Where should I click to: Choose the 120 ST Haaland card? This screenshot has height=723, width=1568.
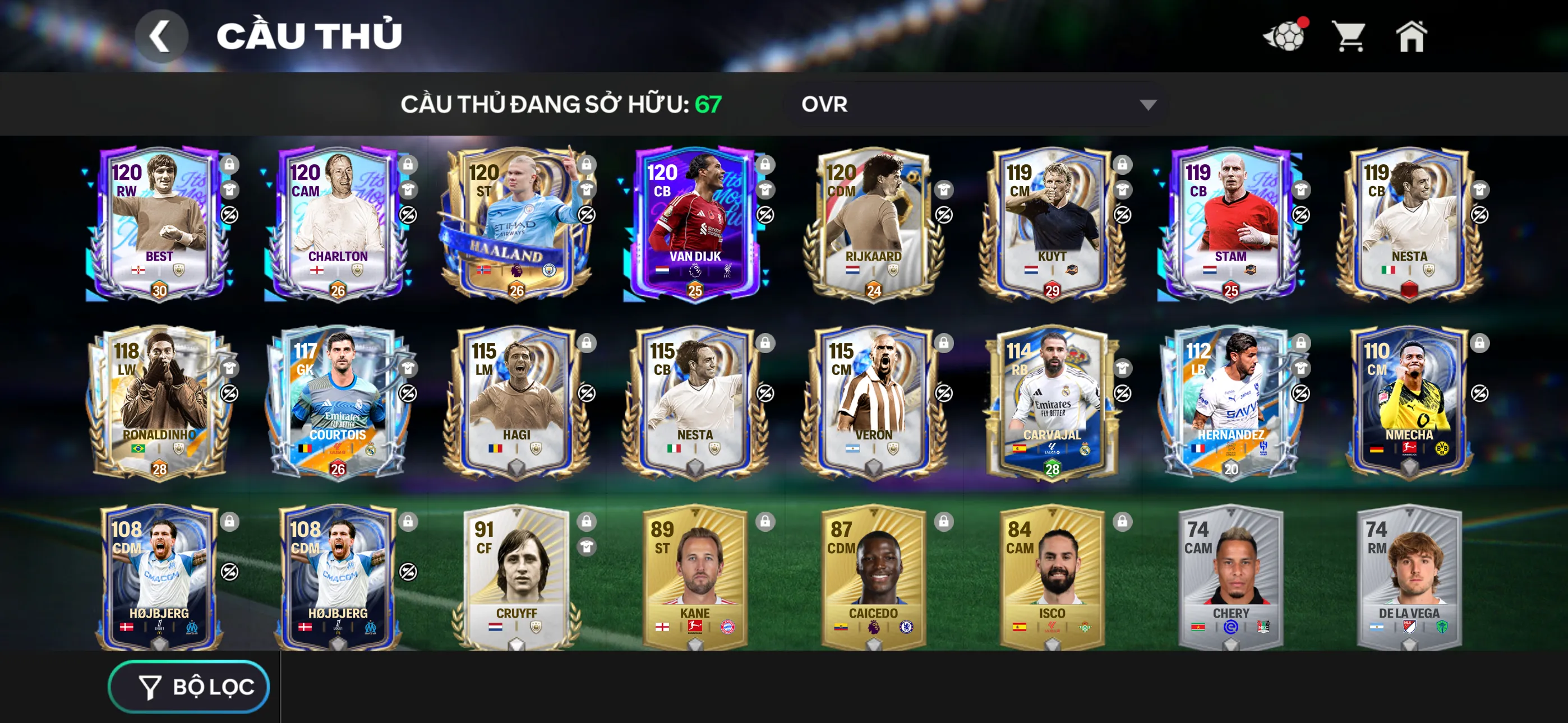pyautogui.click(x=515, y=223)
